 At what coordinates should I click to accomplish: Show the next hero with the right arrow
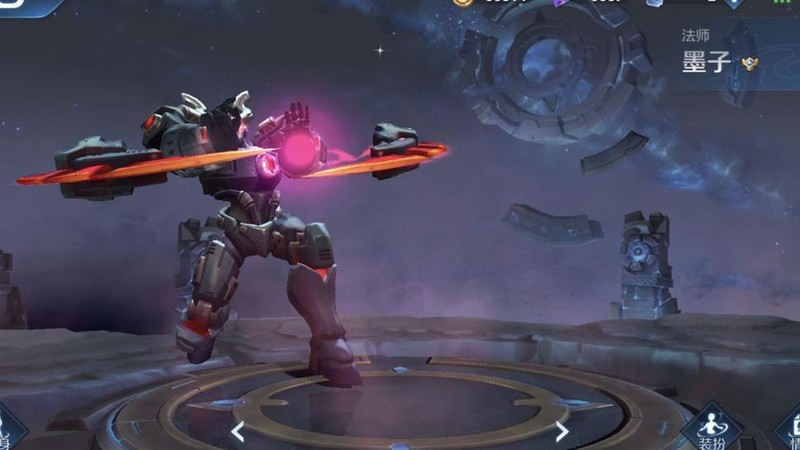562,432
